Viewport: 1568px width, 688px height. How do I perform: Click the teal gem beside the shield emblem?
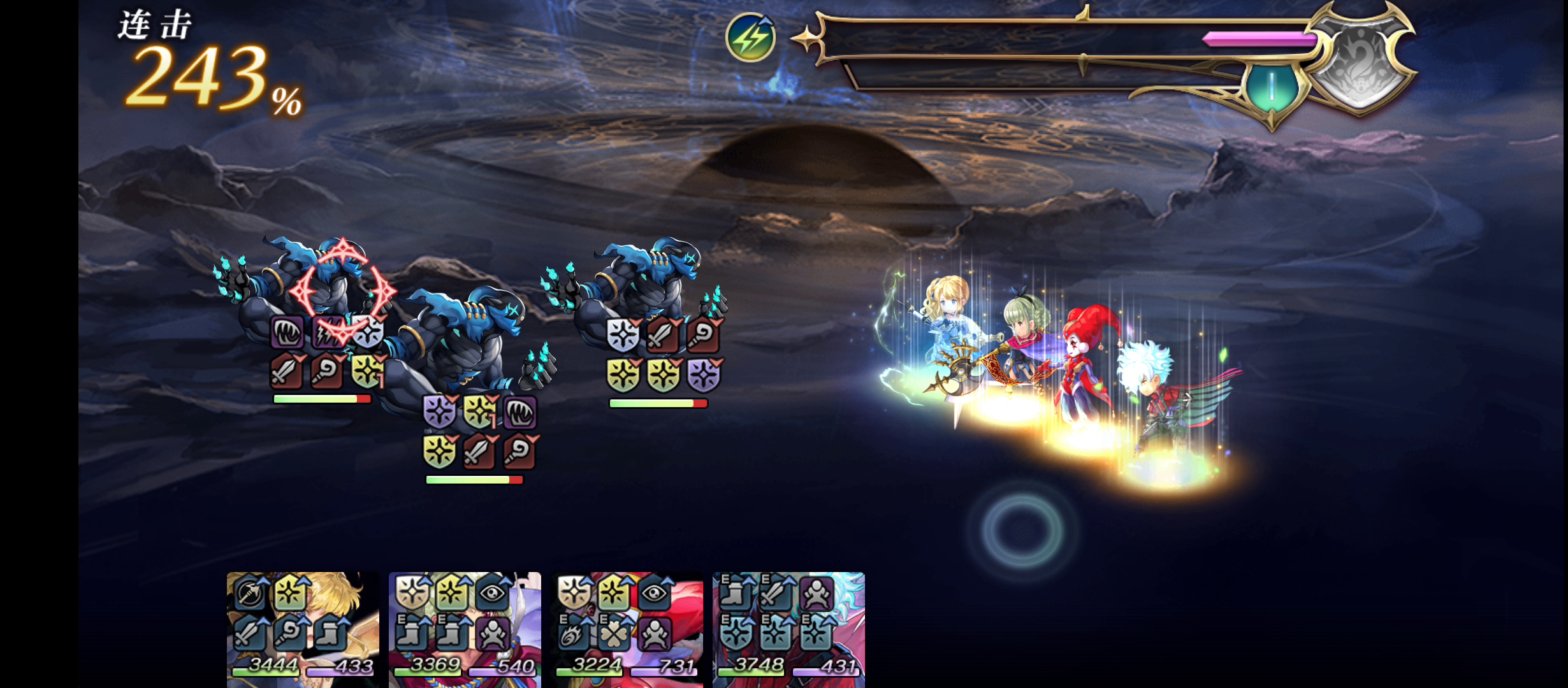click(1272, 88)
